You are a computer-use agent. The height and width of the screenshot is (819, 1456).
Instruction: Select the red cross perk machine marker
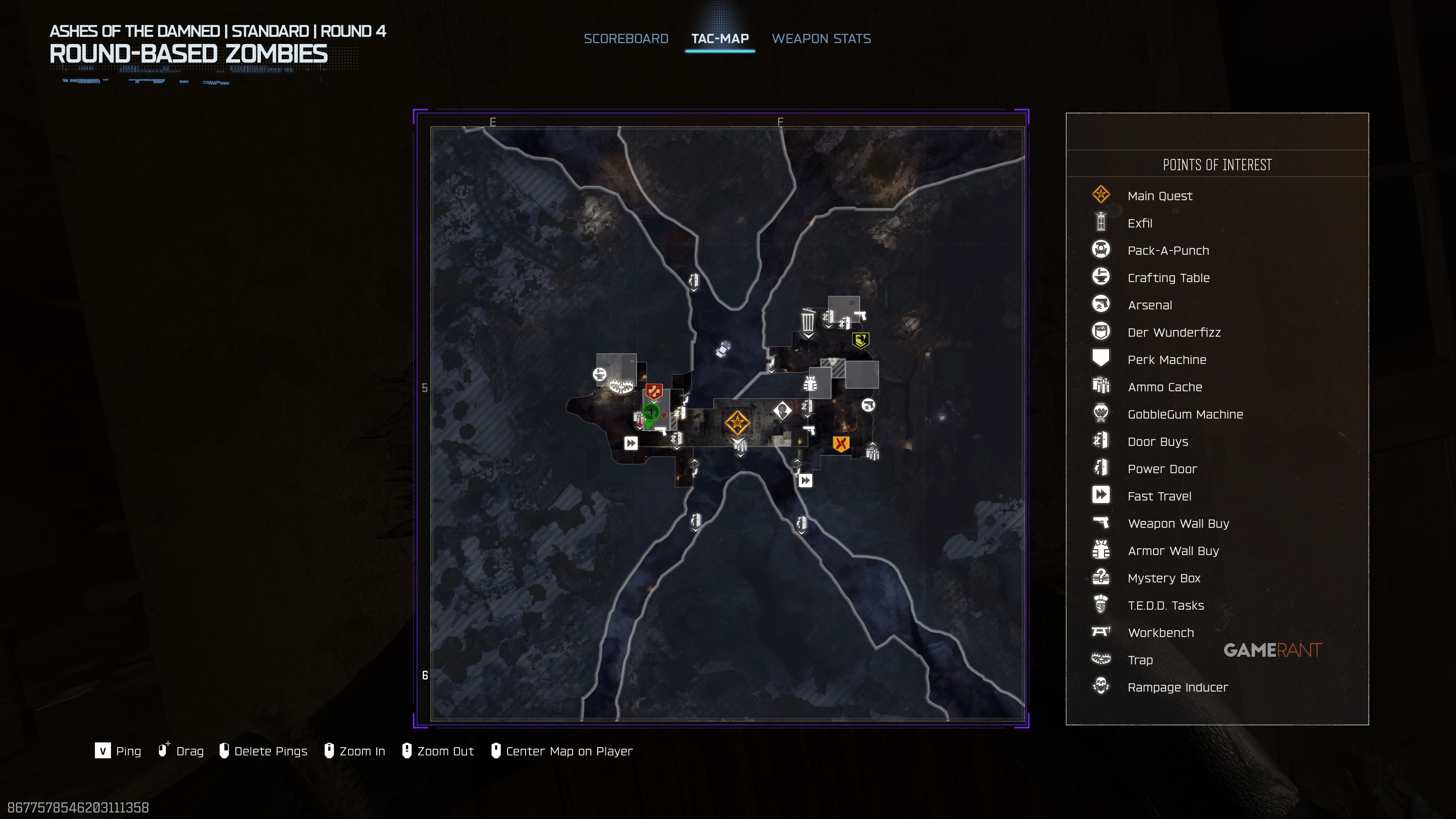coord(654,391)
